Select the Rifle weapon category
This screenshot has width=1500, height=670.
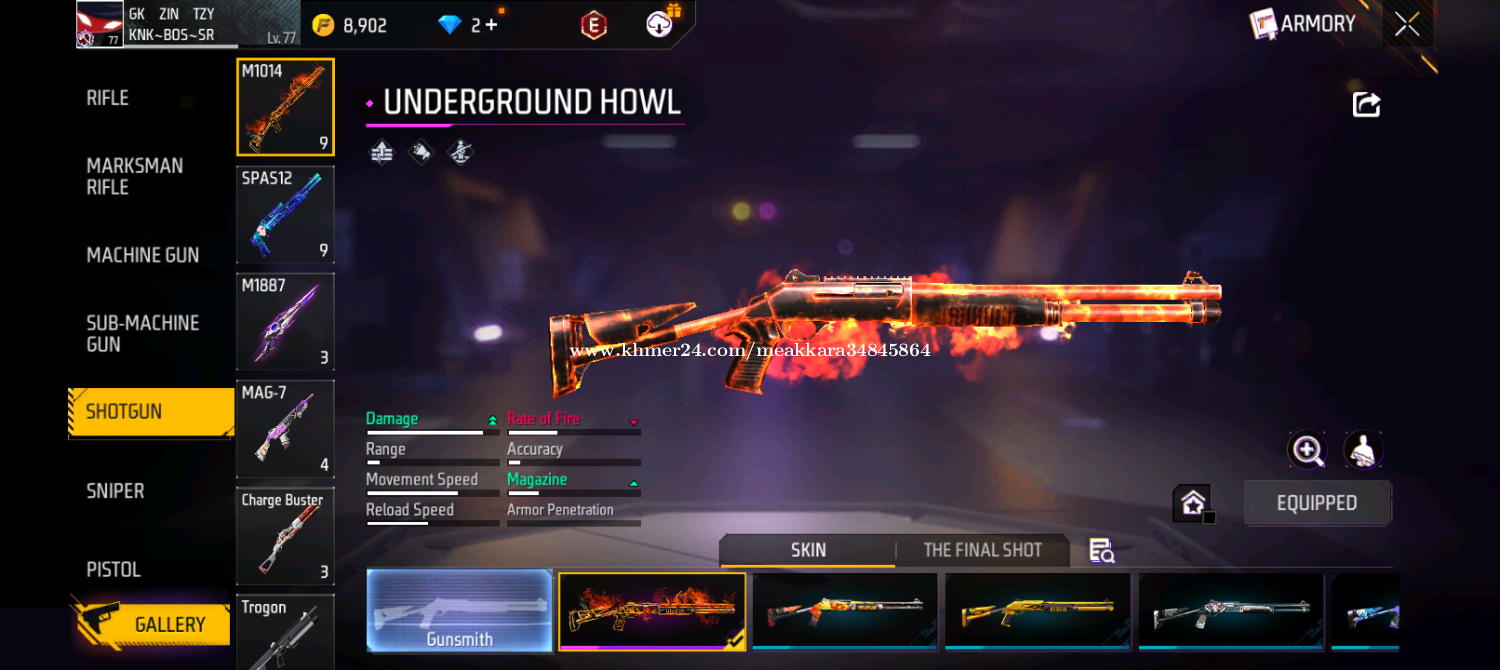pos(108,98)
